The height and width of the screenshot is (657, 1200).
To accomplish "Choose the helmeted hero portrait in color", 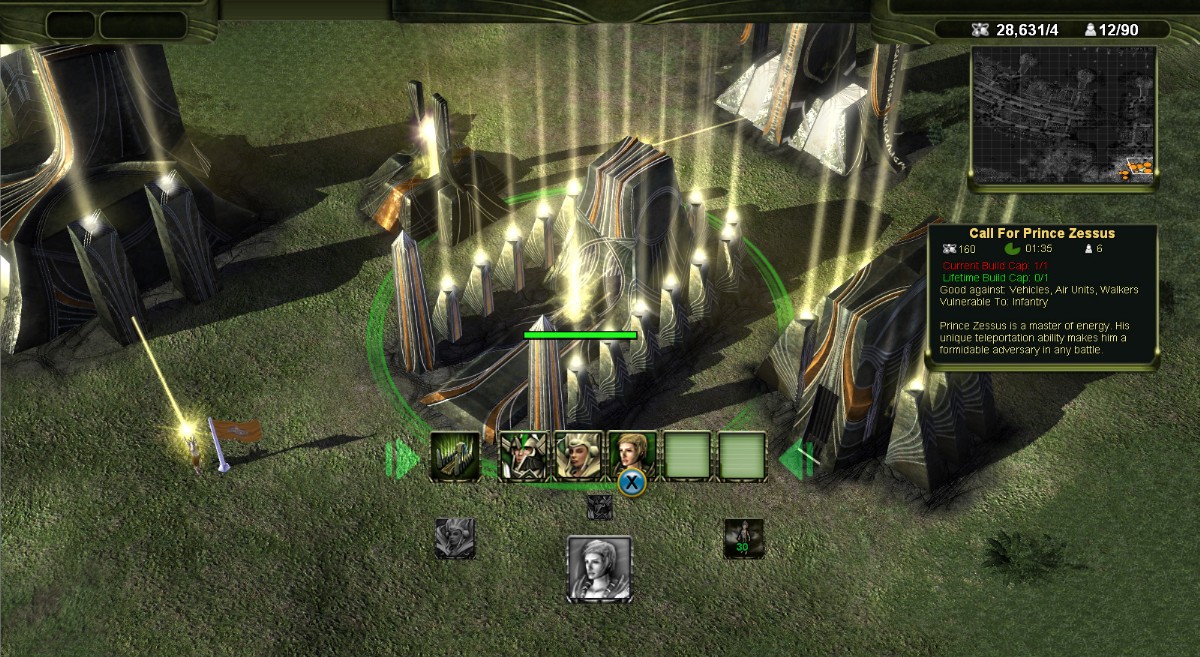I will [x=522, y=456].
